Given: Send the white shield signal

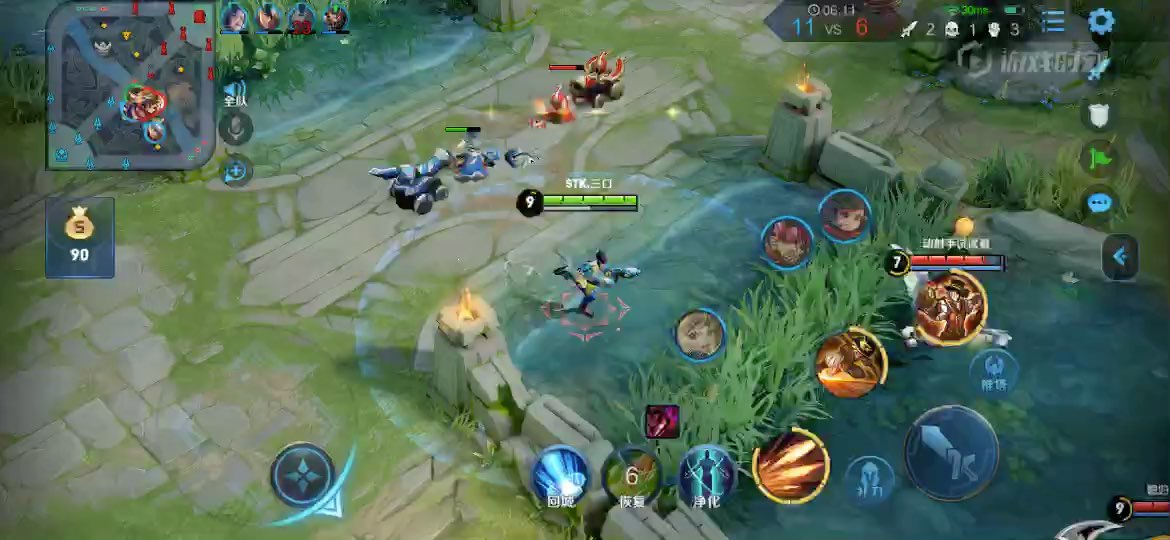Looking at the screenshot, I should click(1099, 114).
